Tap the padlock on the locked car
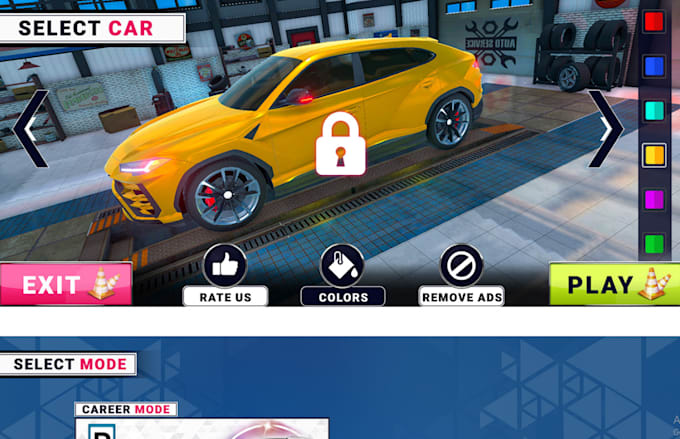680x439 pixels. coord(340,143)
